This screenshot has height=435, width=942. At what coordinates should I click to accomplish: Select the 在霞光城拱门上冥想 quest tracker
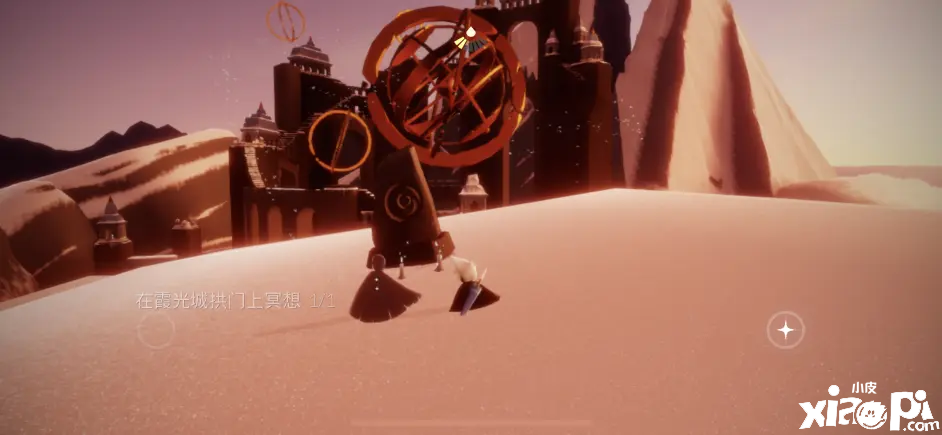coord(235,300)
